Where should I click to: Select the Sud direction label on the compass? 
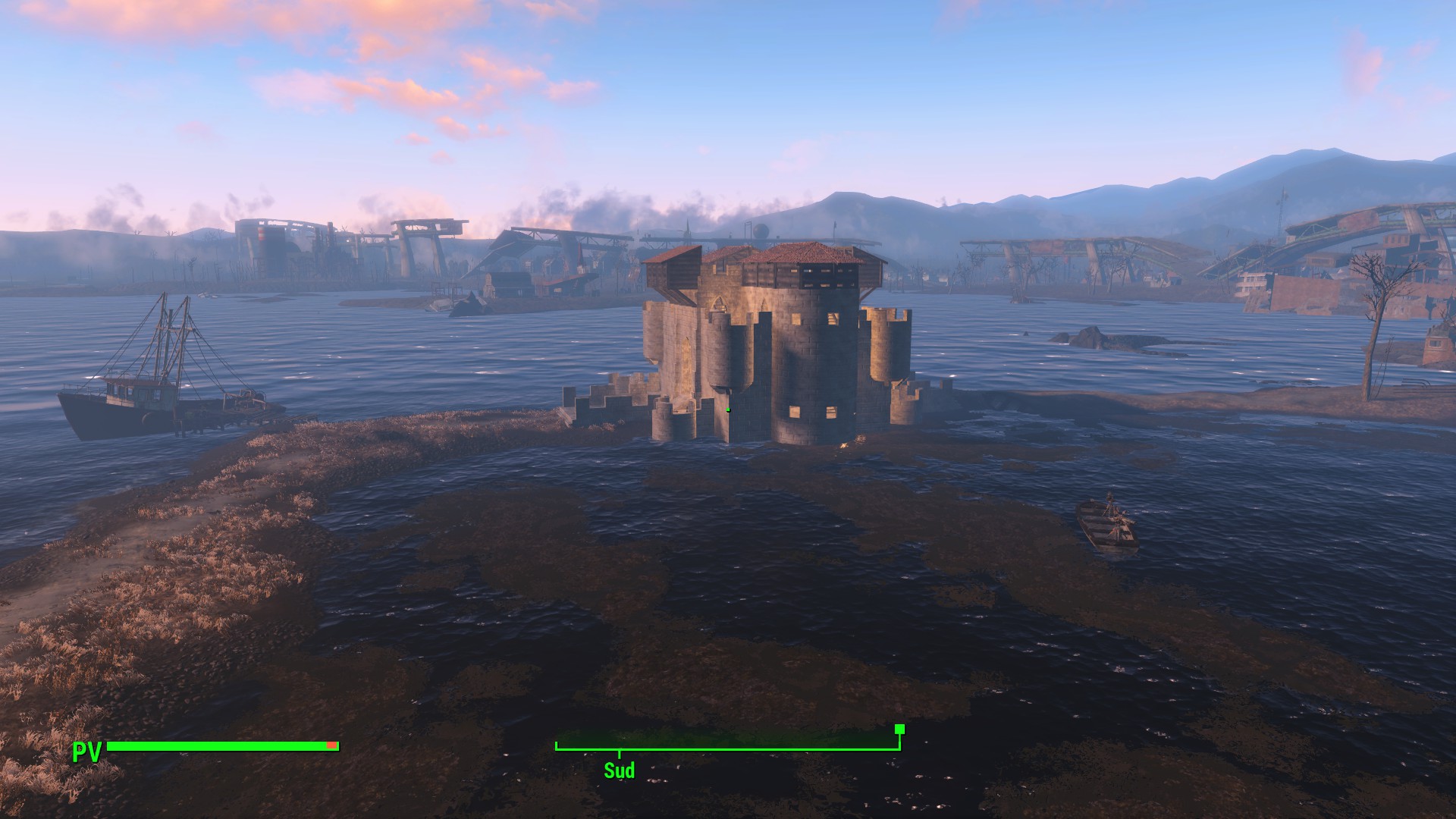[x=619, y=770]
